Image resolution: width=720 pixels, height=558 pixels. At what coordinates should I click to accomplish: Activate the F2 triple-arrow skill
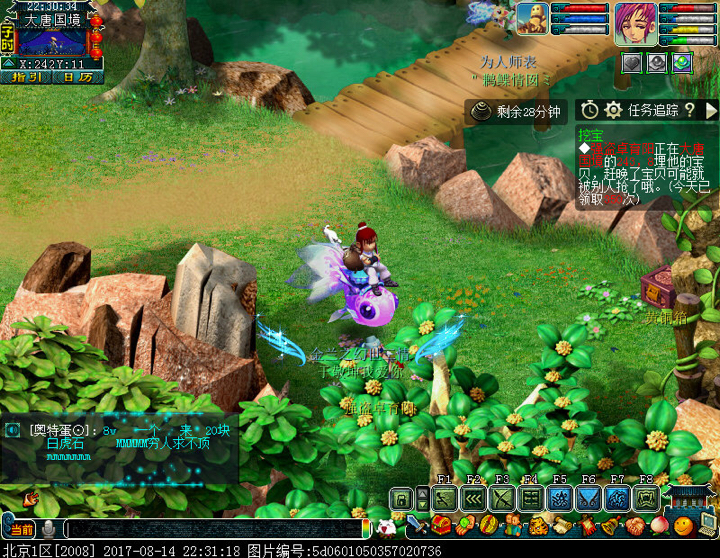(x=474, y=498)
